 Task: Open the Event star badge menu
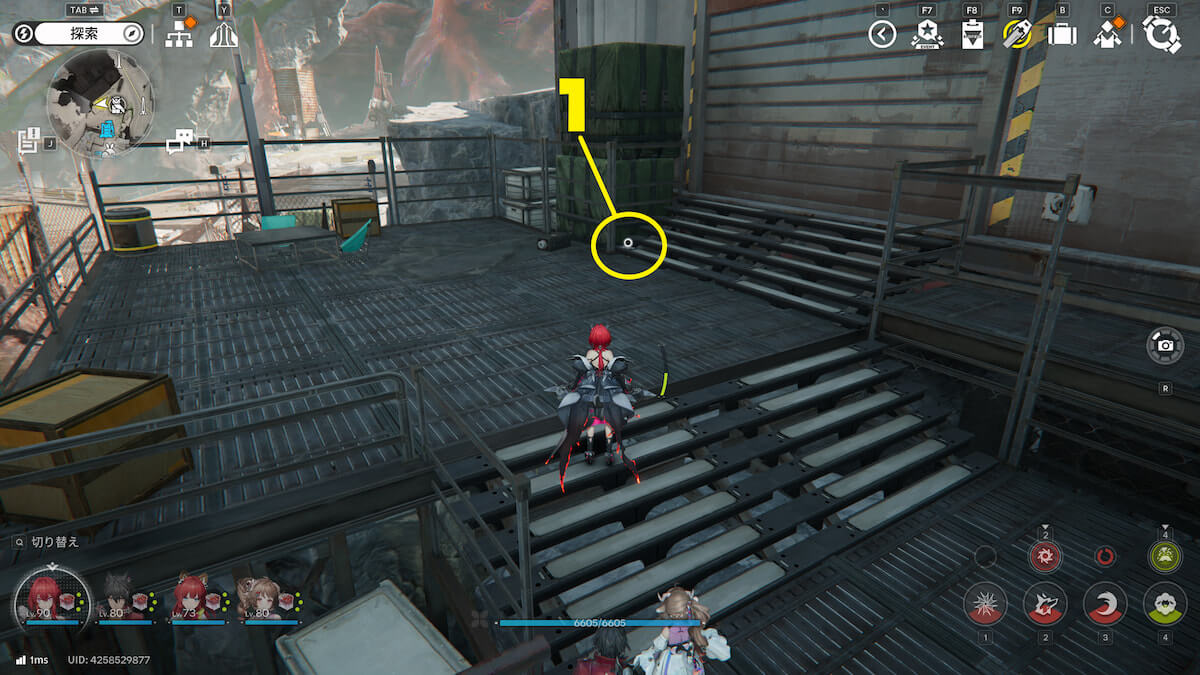point(927,36)
